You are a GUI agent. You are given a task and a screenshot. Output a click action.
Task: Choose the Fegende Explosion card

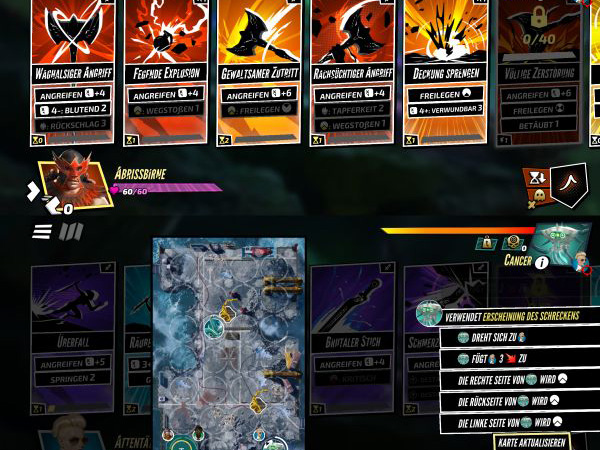click(x=167, y=70)
